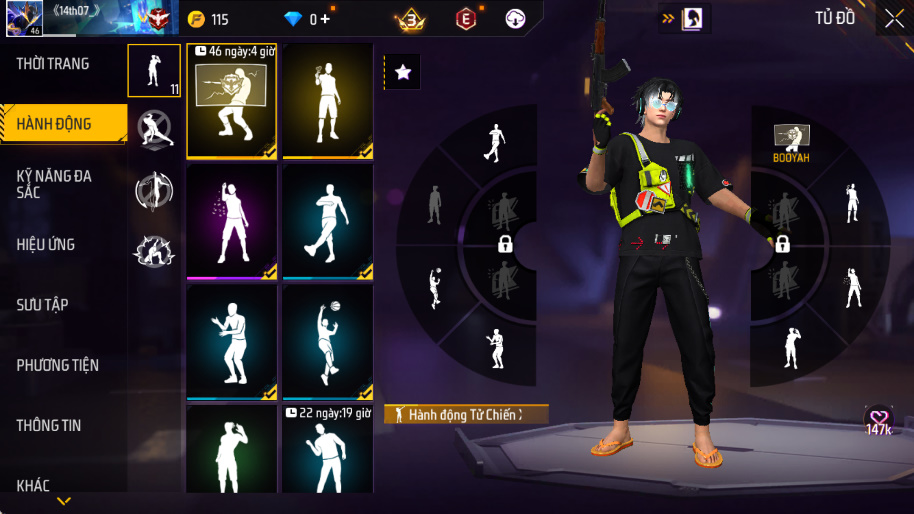The width and height of the screenshot is (914, 514).
Task: Show the Thông Tin section
Action: (x=49, y=425)
